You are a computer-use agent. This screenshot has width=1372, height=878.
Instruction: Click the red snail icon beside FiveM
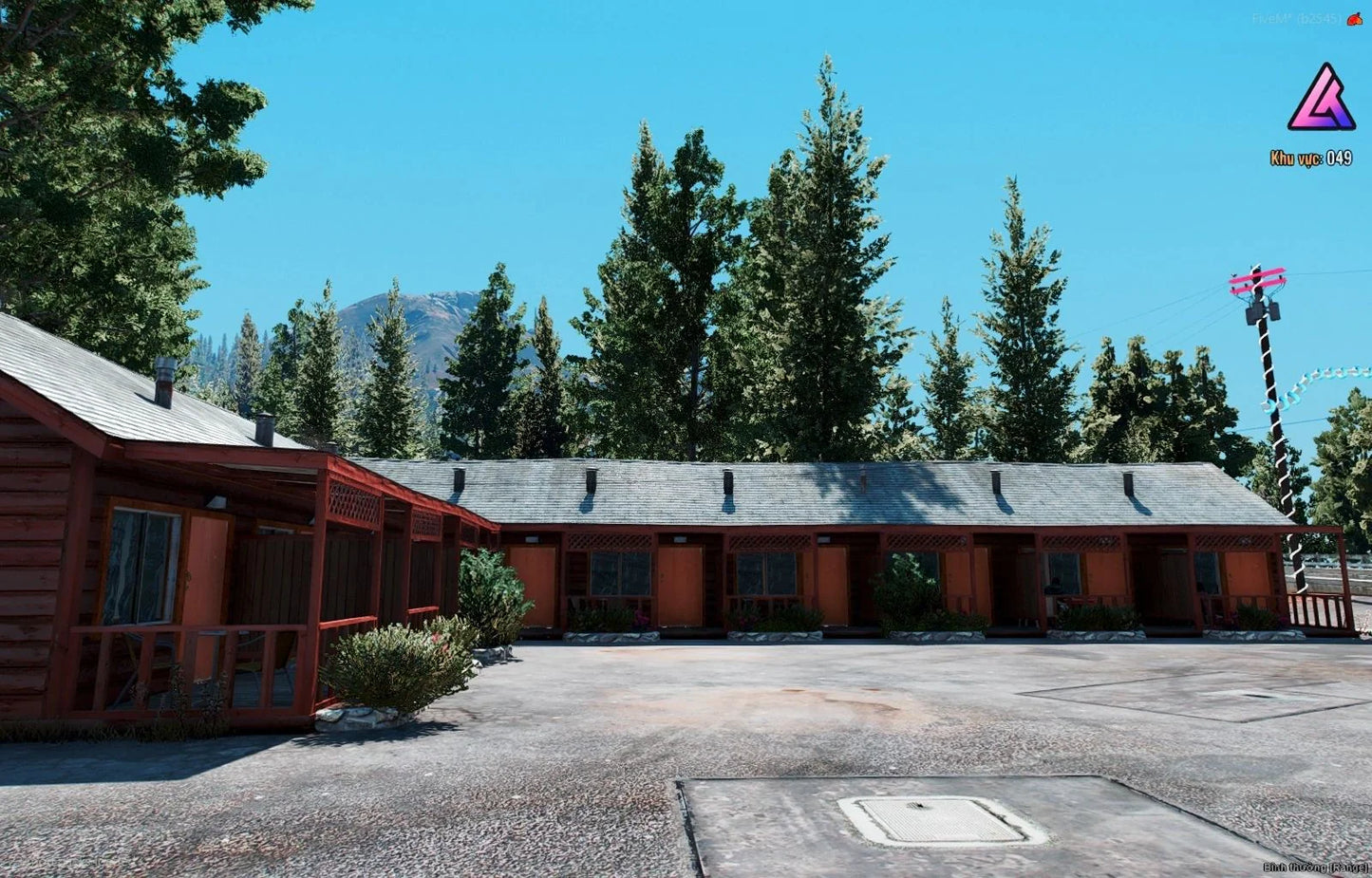click(x=1354, y=19)
